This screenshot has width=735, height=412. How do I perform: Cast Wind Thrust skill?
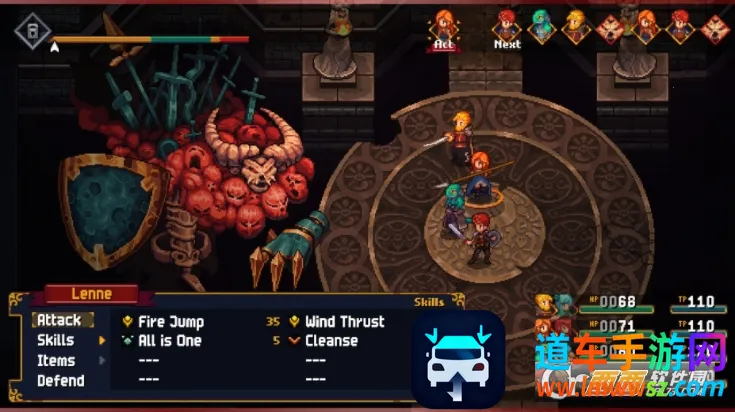pyautogui.click(x=344, y=322)
